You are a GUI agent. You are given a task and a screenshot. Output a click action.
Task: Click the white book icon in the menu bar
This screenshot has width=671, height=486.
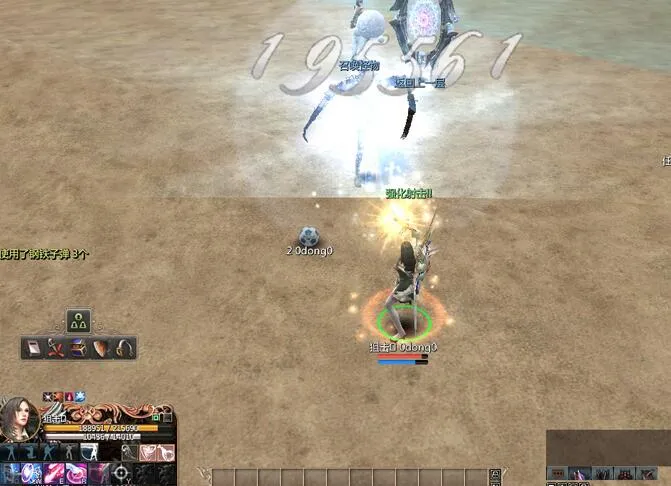33,348
